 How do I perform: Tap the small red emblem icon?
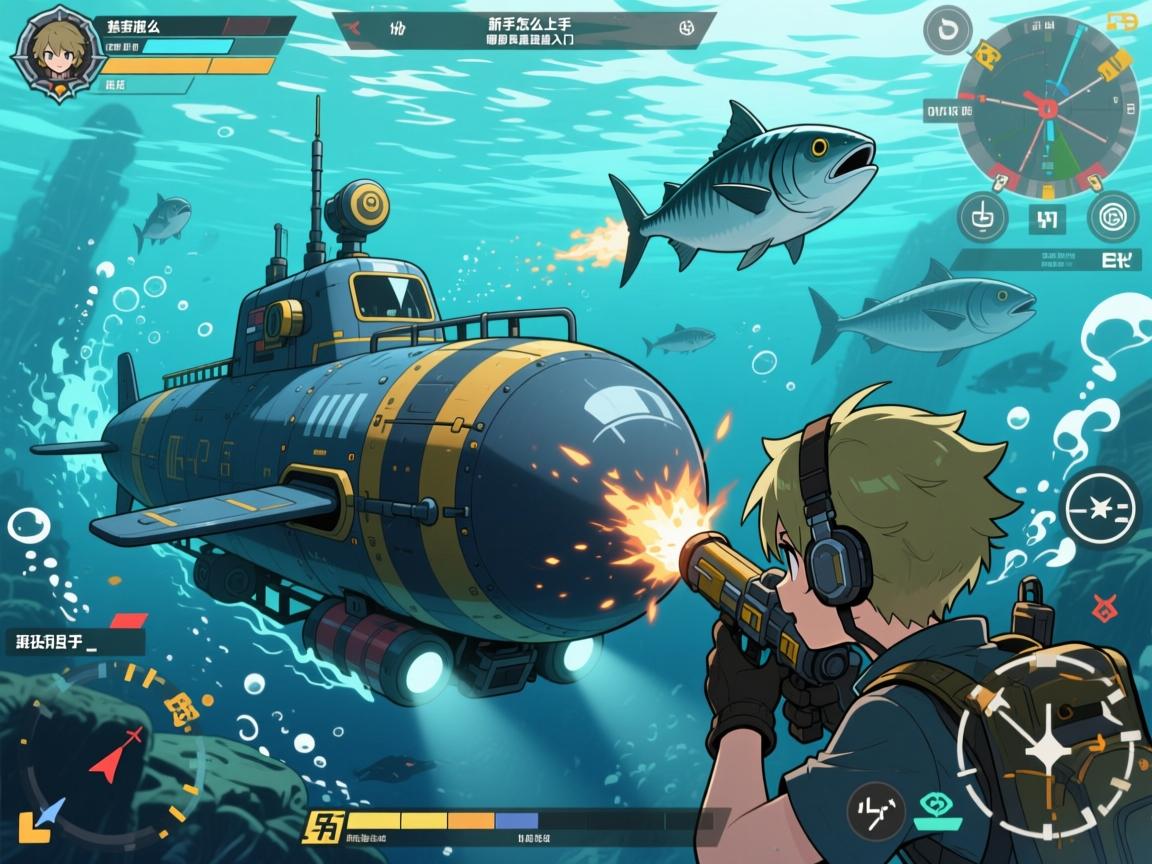click(1104, 606)
